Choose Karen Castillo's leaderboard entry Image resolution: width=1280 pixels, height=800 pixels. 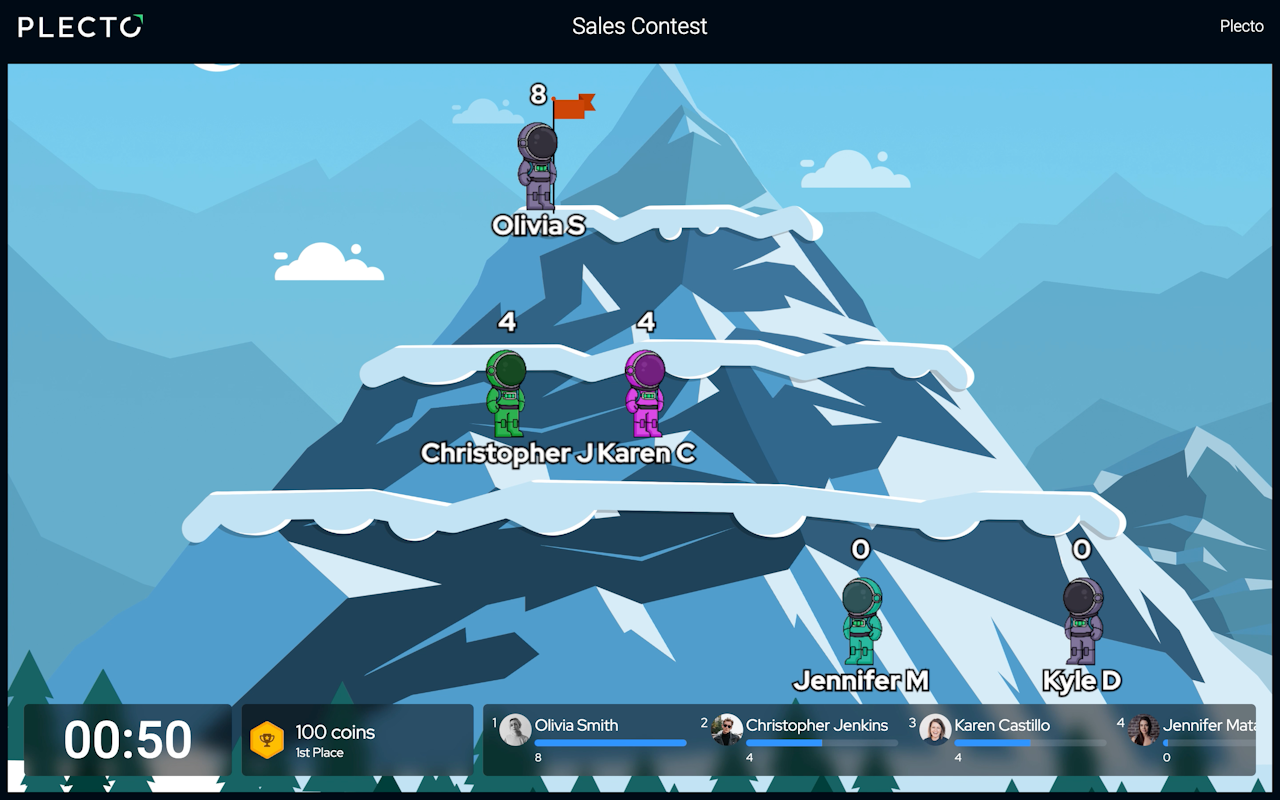point(1010,739)
